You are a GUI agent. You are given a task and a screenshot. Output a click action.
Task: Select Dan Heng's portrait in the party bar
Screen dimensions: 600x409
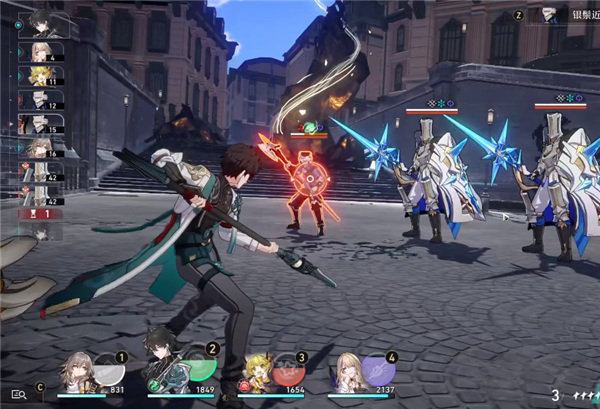pyautogui.click(x=161, y=371)
